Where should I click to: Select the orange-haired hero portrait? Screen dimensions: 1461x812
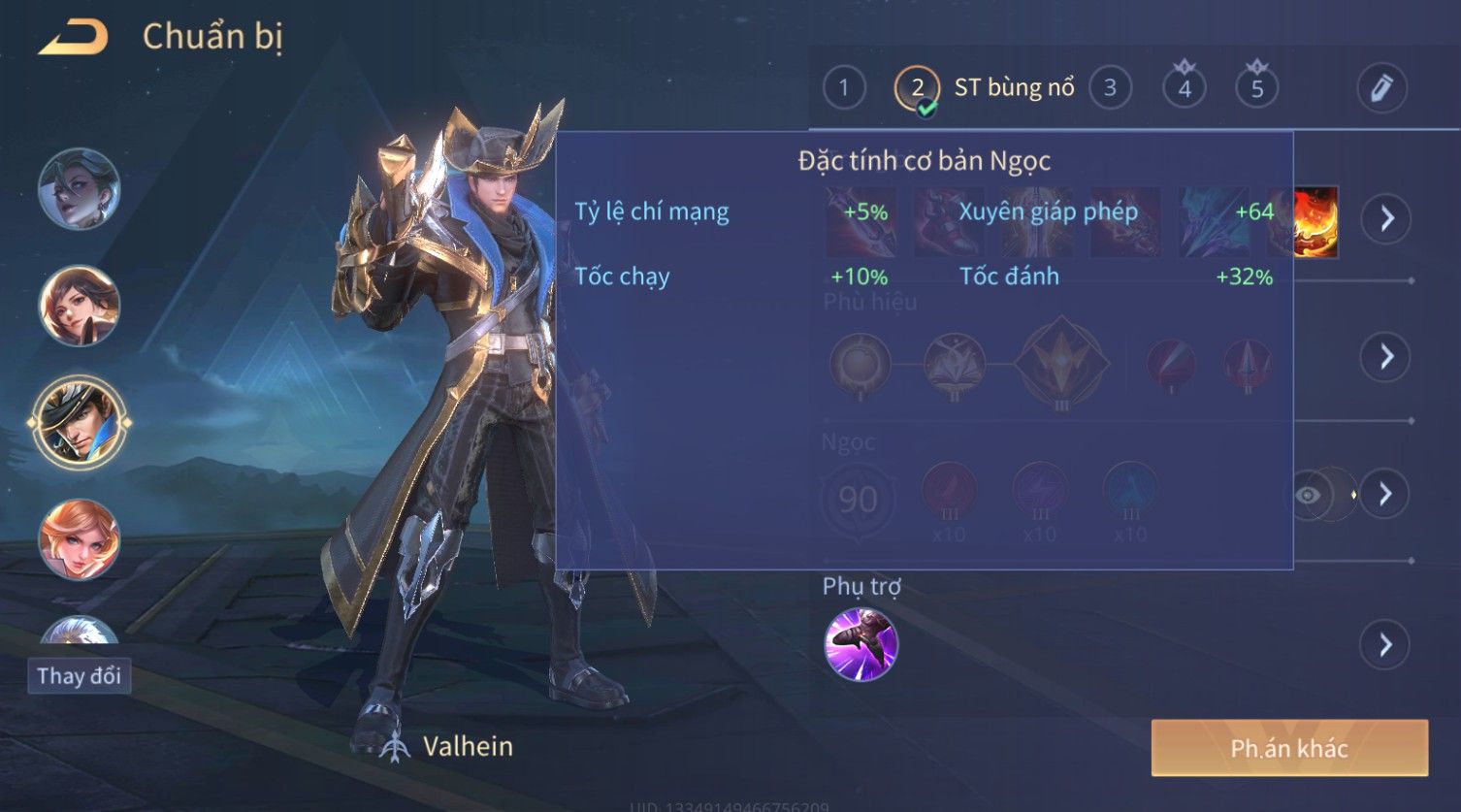point(79,538)
